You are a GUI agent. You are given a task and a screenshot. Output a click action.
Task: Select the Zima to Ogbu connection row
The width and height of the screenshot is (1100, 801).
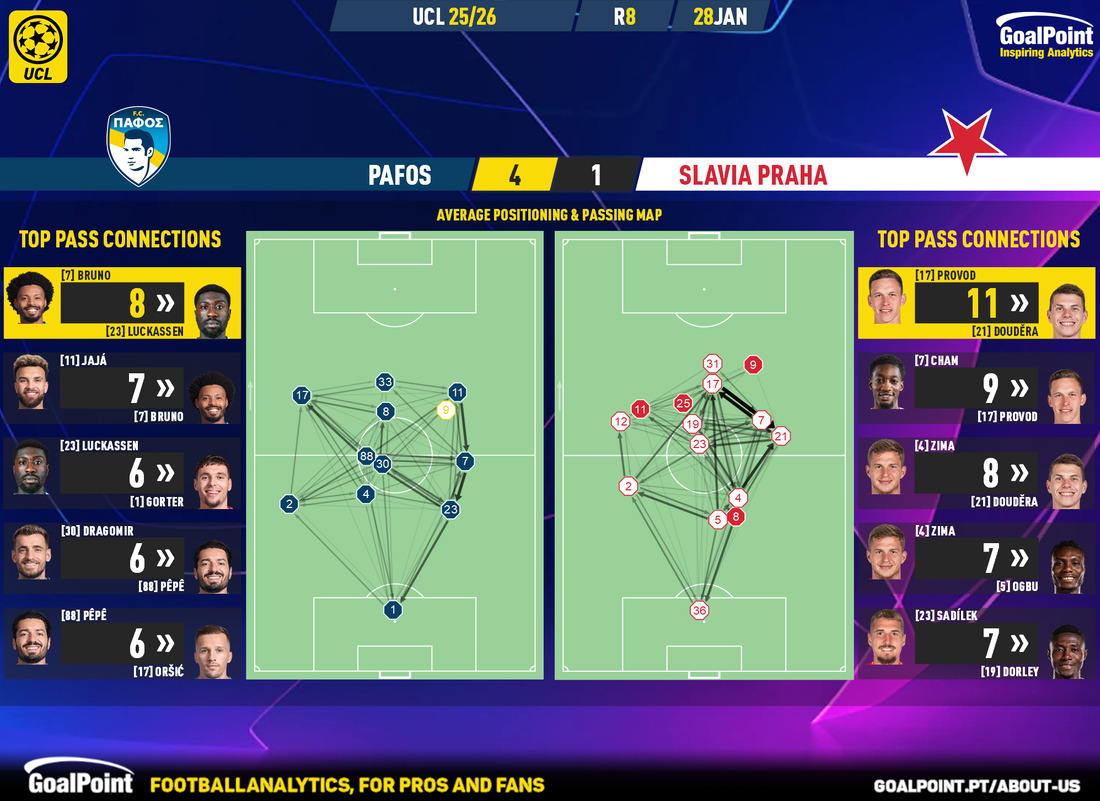click(x=978, y=558)
